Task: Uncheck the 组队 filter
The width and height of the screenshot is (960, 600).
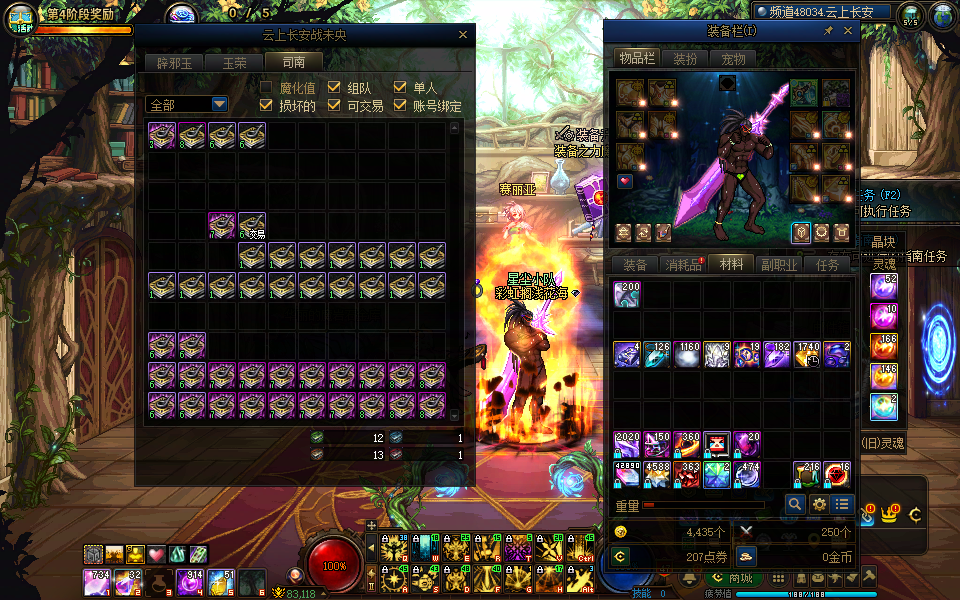Action: 334,88
